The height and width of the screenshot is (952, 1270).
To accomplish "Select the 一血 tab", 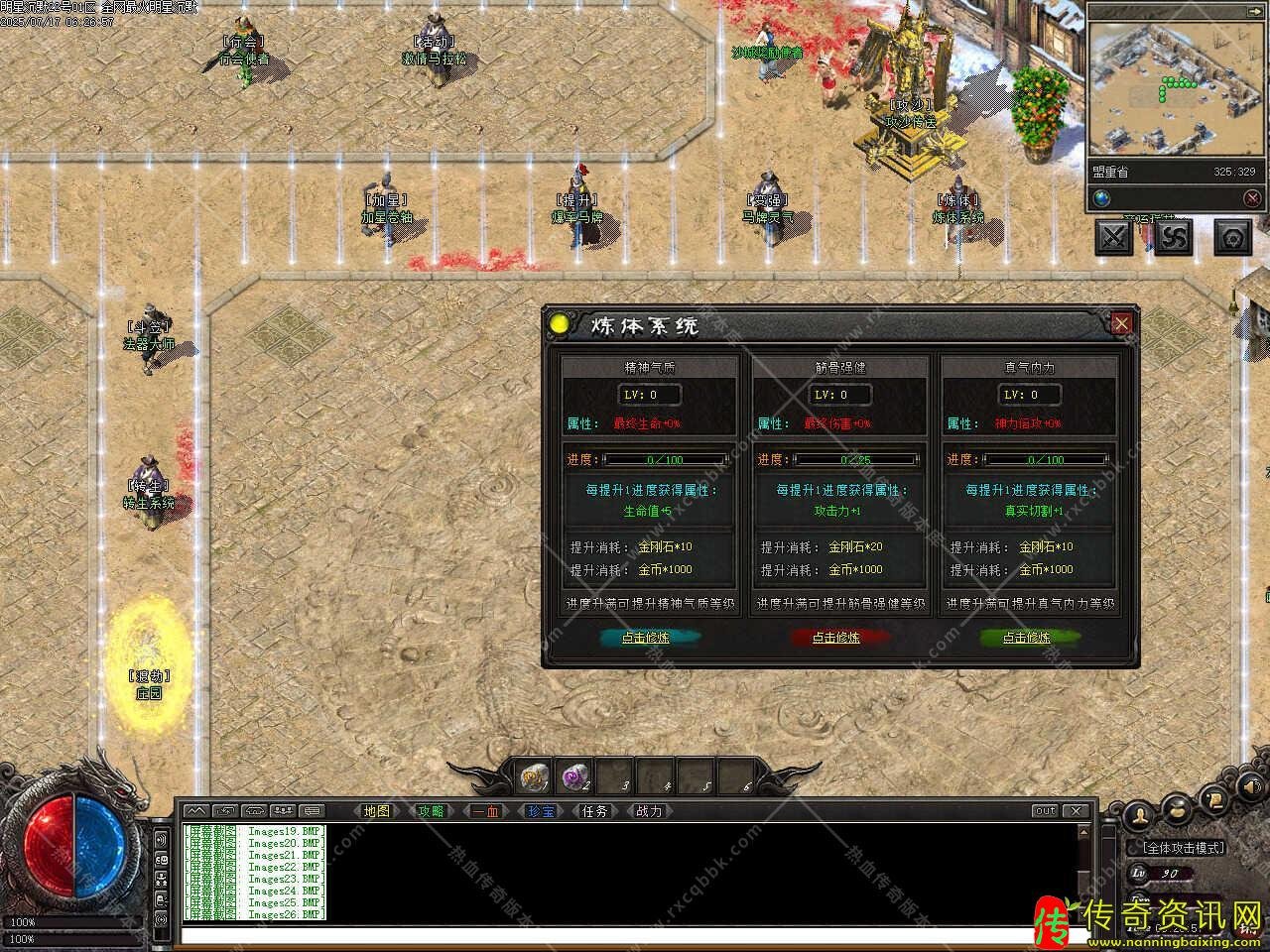I will (486, 811).
